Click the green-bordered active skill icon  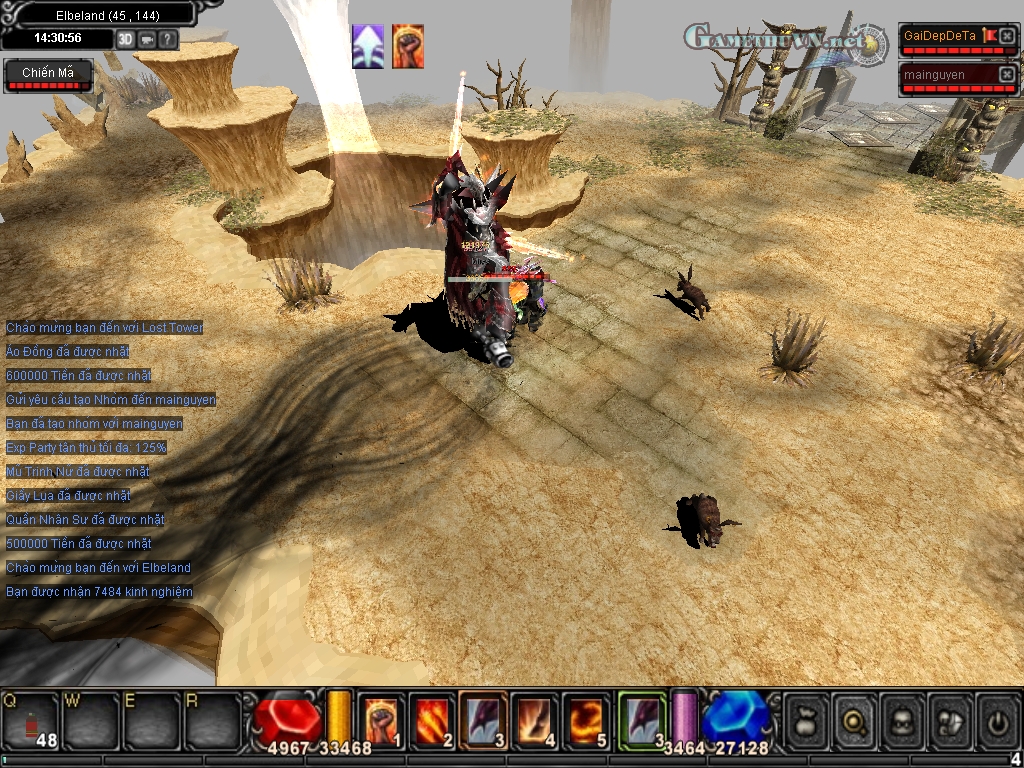click(641, 718)
